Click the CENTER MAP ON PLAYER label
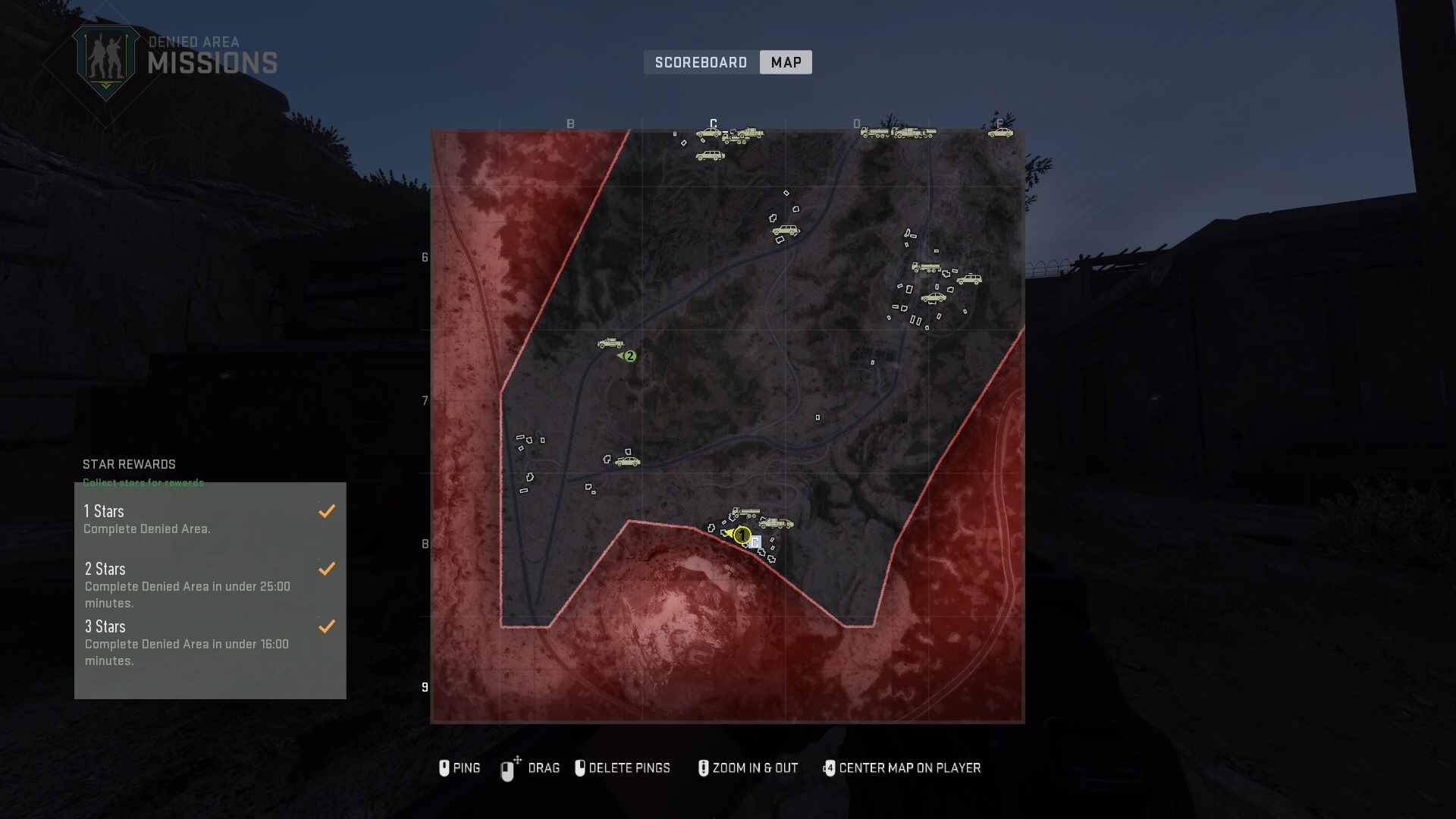 coord(912,768)
